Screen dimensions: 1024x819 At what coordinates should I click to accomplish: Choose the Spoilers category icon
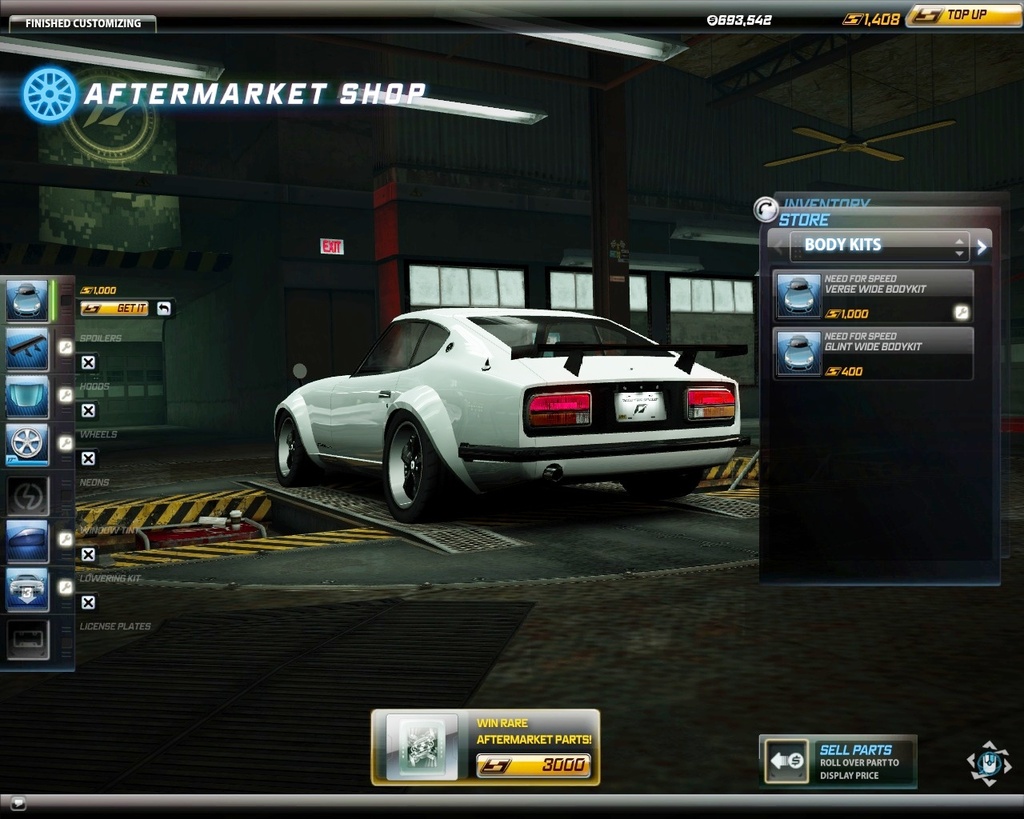27,349
